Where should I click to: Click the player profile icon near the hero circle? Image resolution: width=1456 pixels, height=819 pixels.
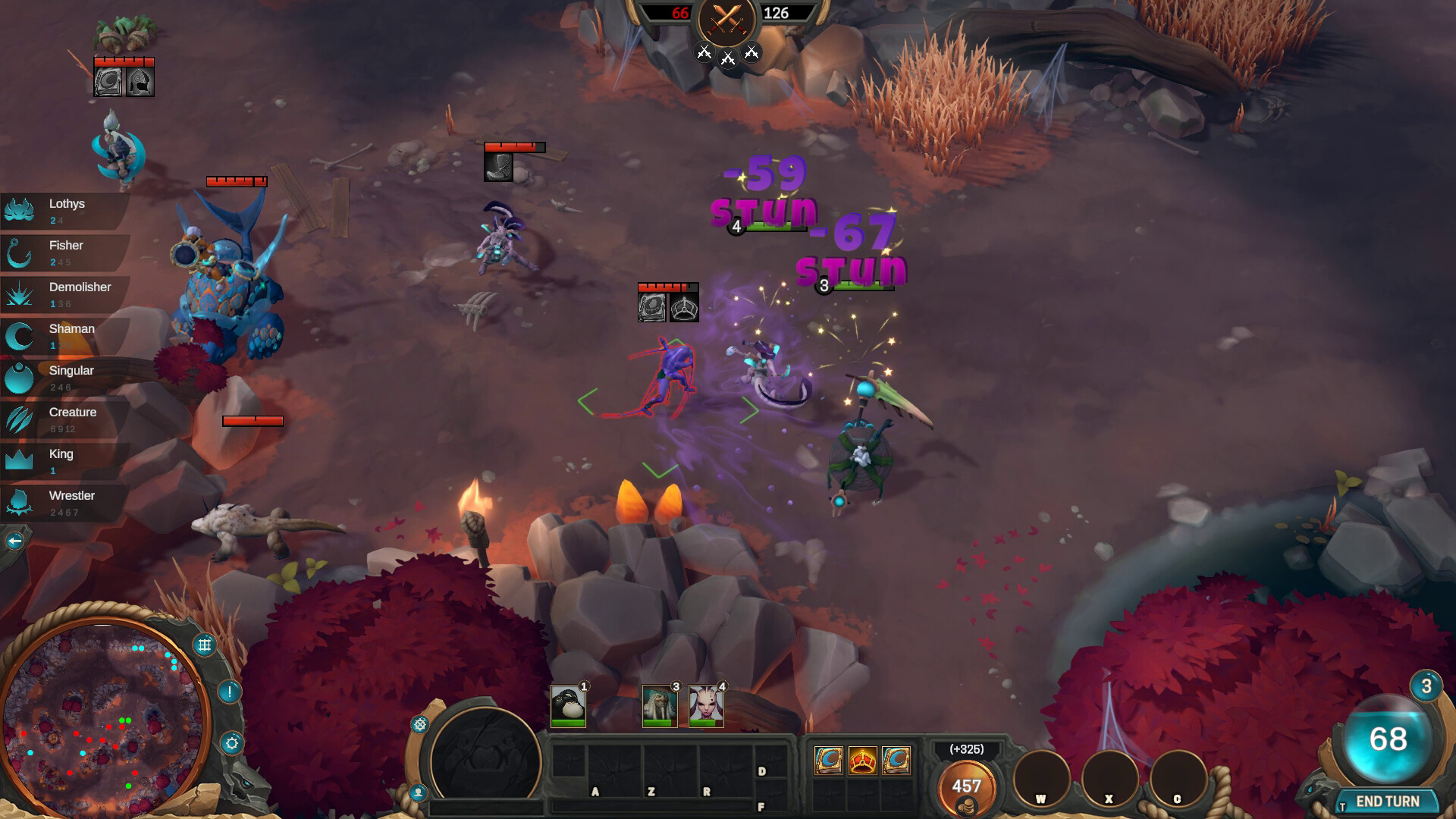point(417,793)
